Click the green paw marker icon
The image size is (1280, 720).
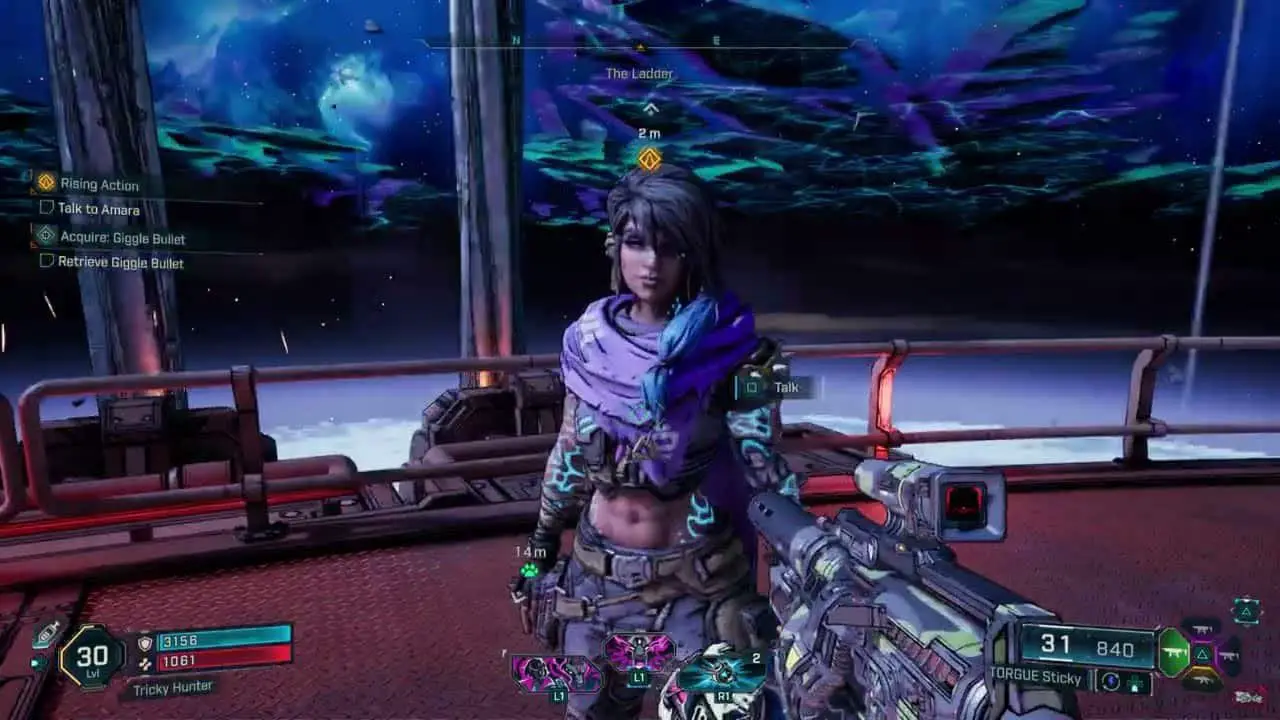tap(529, 570)
